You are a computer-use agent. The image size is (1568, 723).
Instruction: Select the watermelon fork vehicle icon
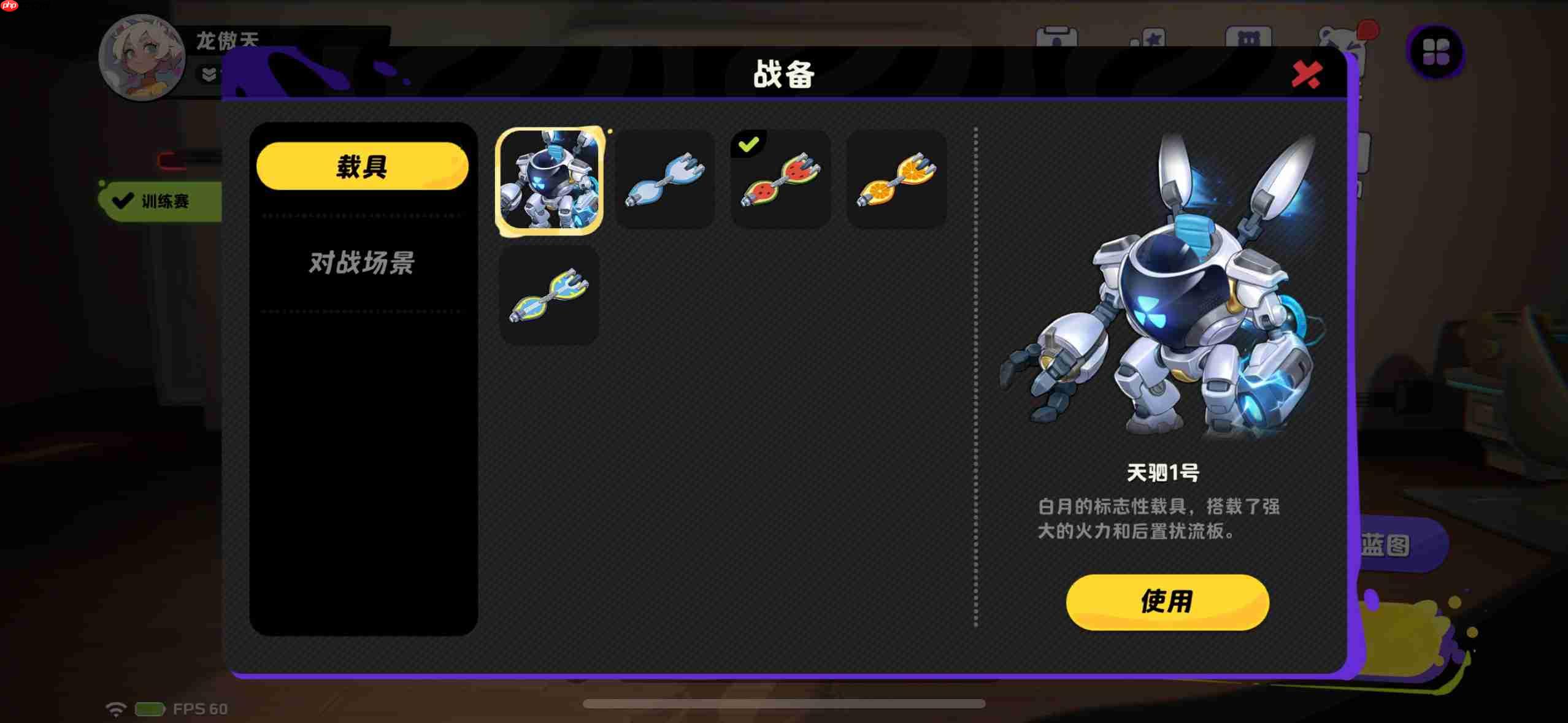(780, 180)
